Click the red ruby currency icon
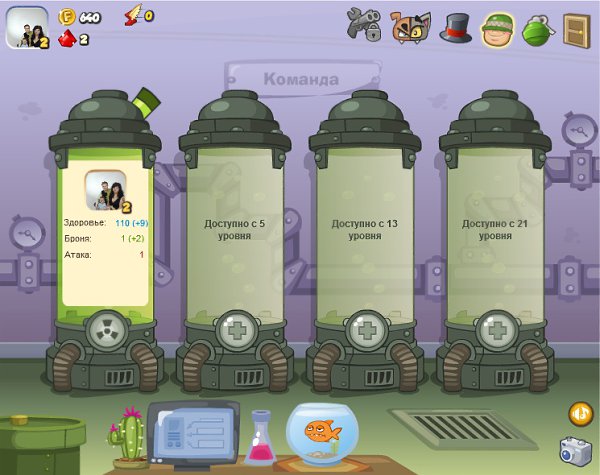This screenshot has width=600, height=475. [x=67, y=39]
